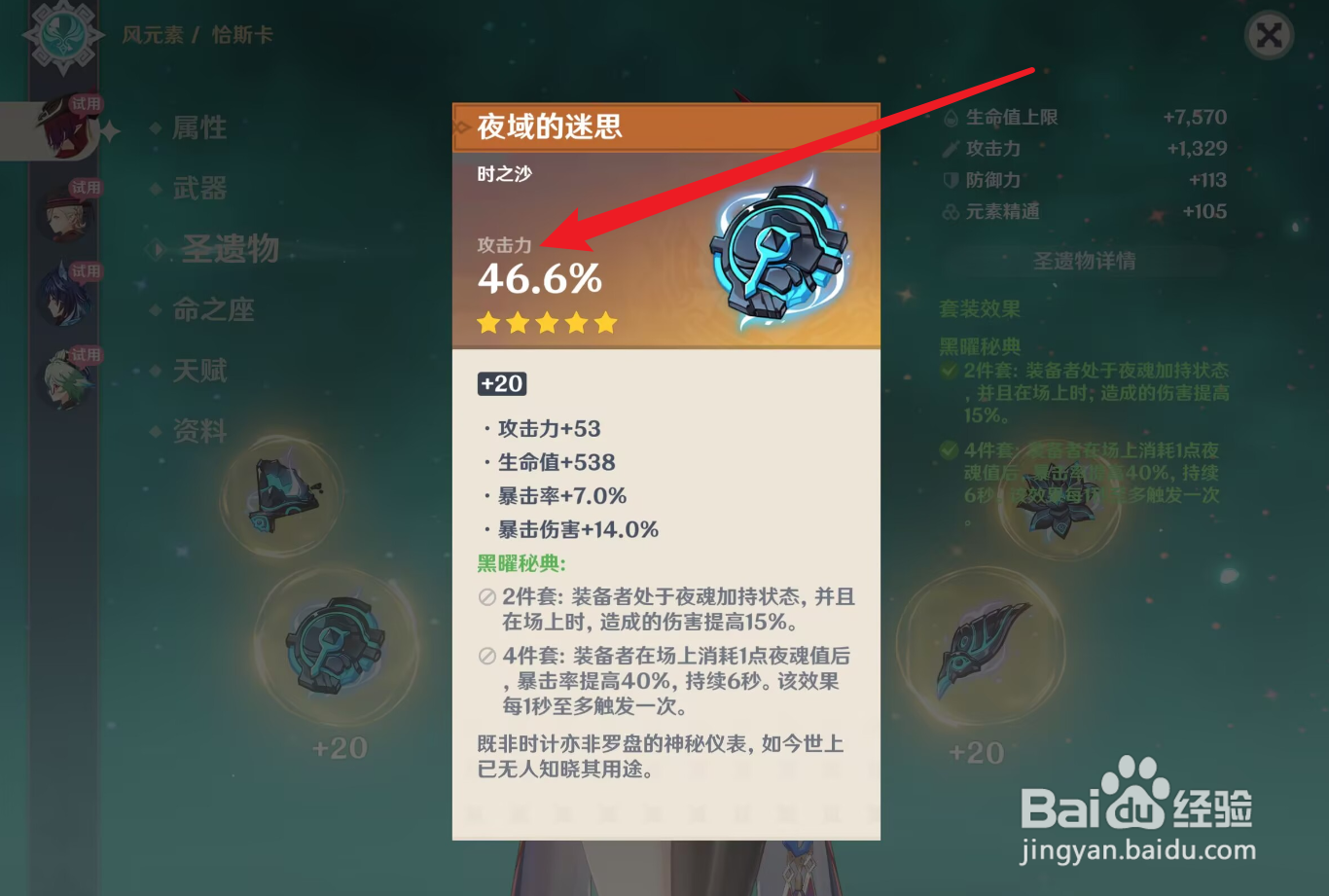This screenshot has height=896, width=1329.
Task: Open the Sands of Eon artifact icon with +20
Action: [336, 647]
